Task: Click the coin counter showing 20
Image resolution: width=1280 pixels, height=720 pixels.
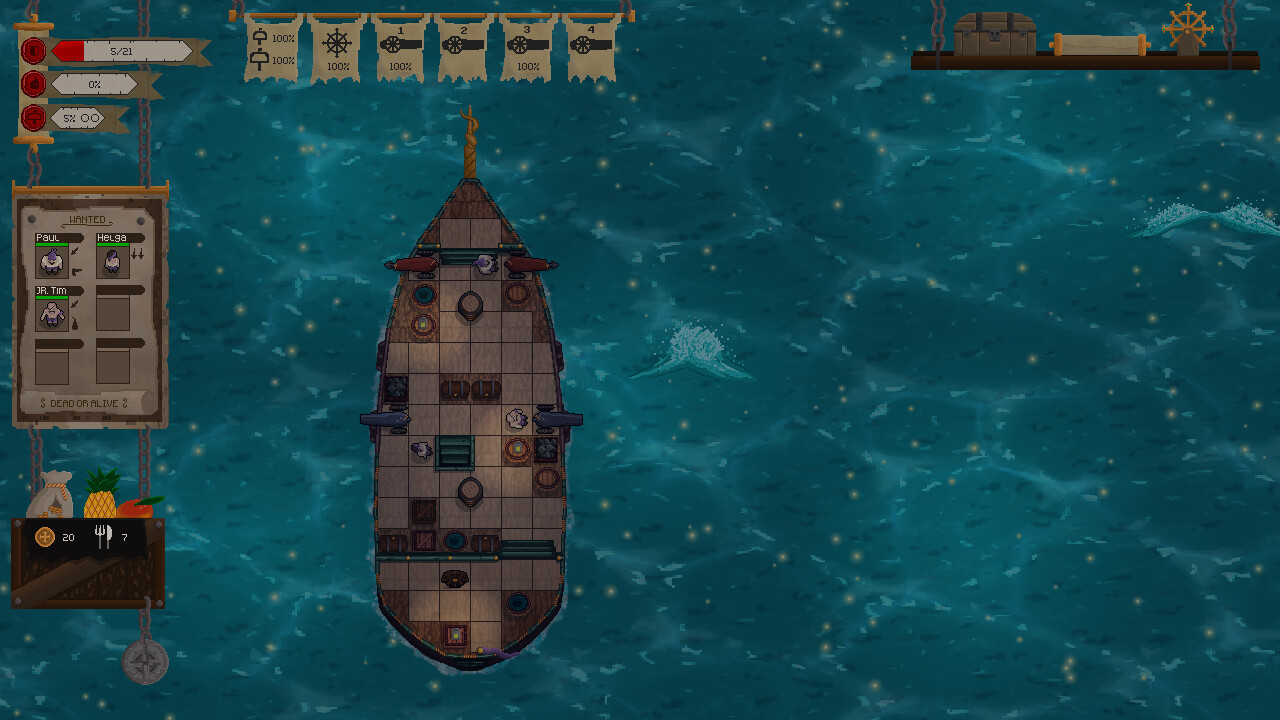Action: coord(56,537)
